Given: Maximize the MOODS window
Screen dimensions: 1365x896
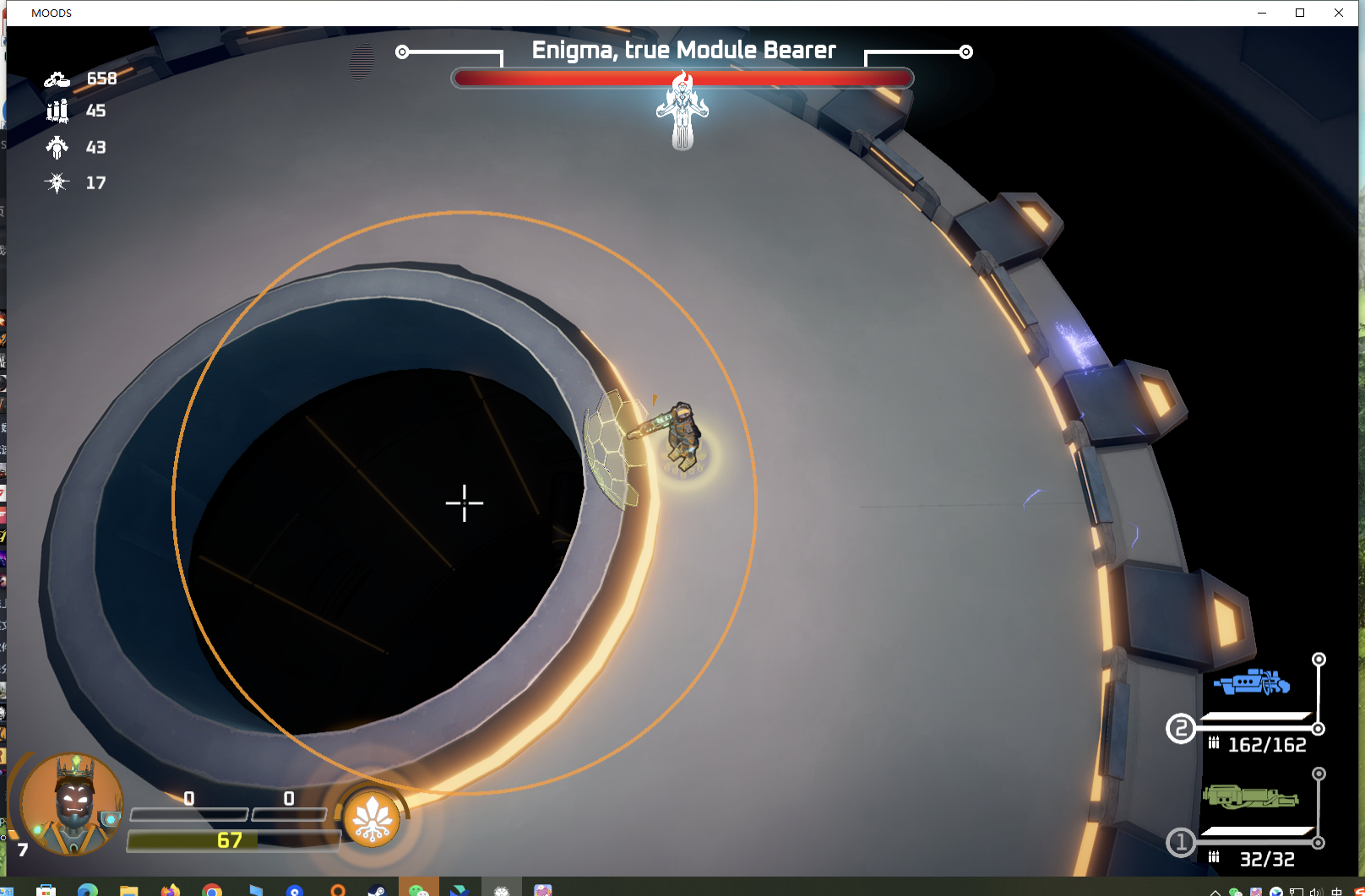Looking at the screenshot, I should [x=1300, y=13].
